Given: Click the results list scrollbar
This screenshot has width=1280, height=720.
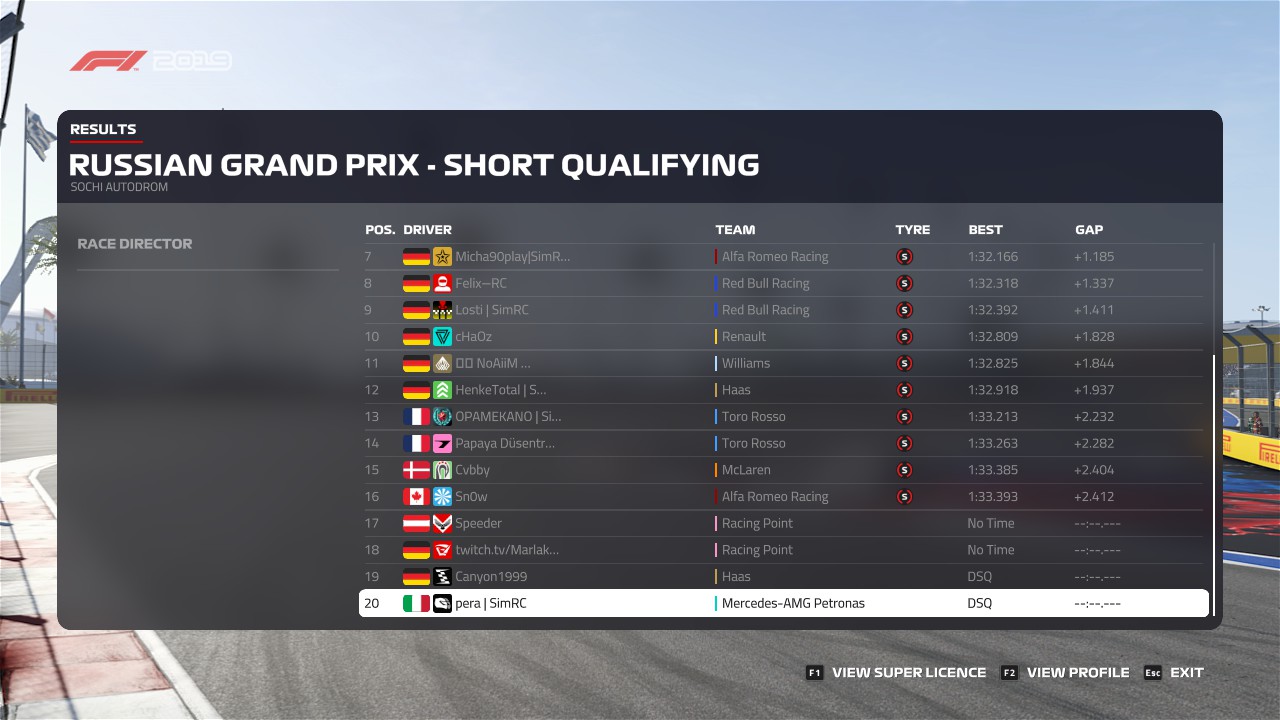Looking at the screenshot, I should point(1214,480).
